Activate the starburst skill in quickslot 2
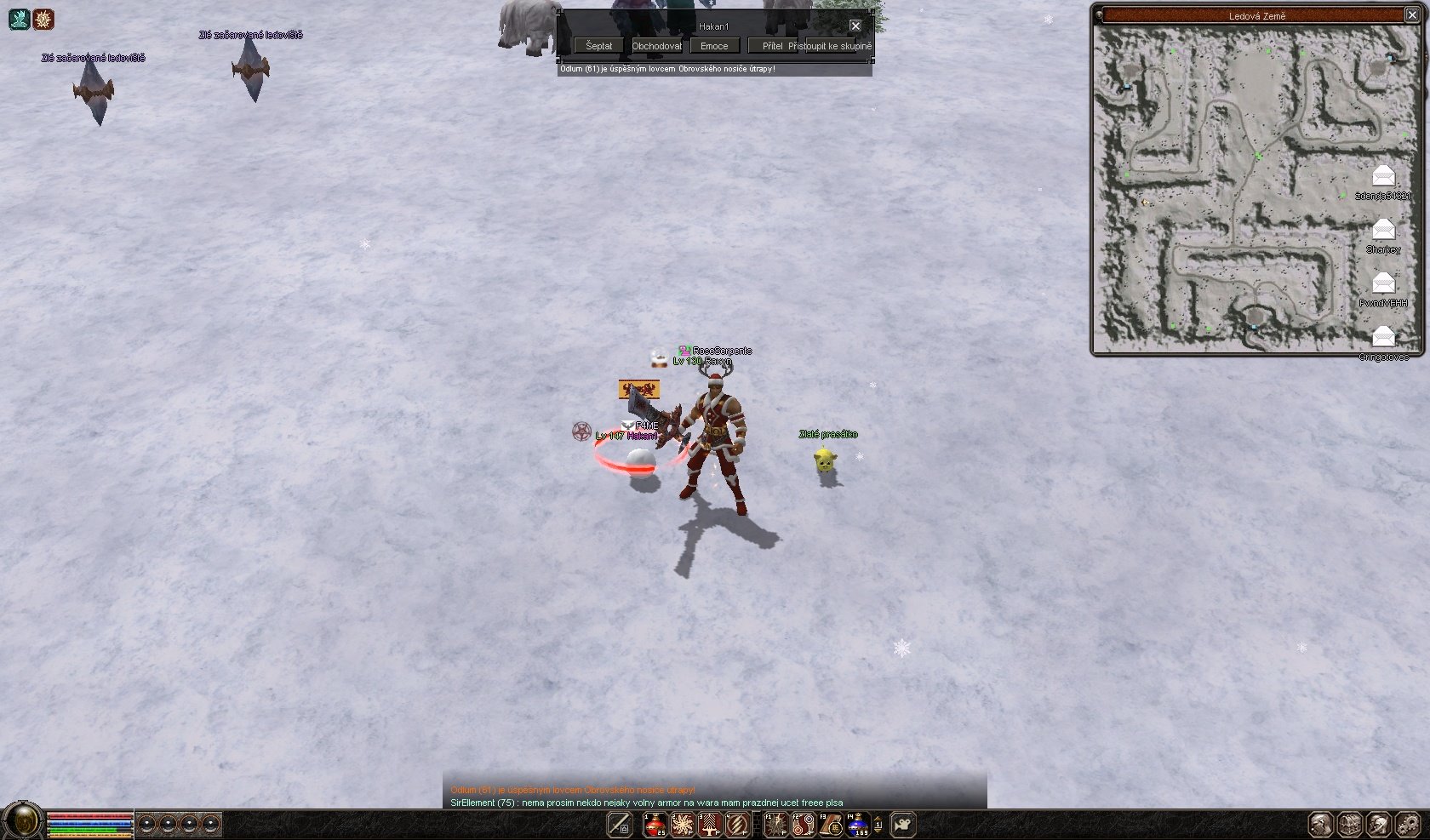 [x=682, y=825]
